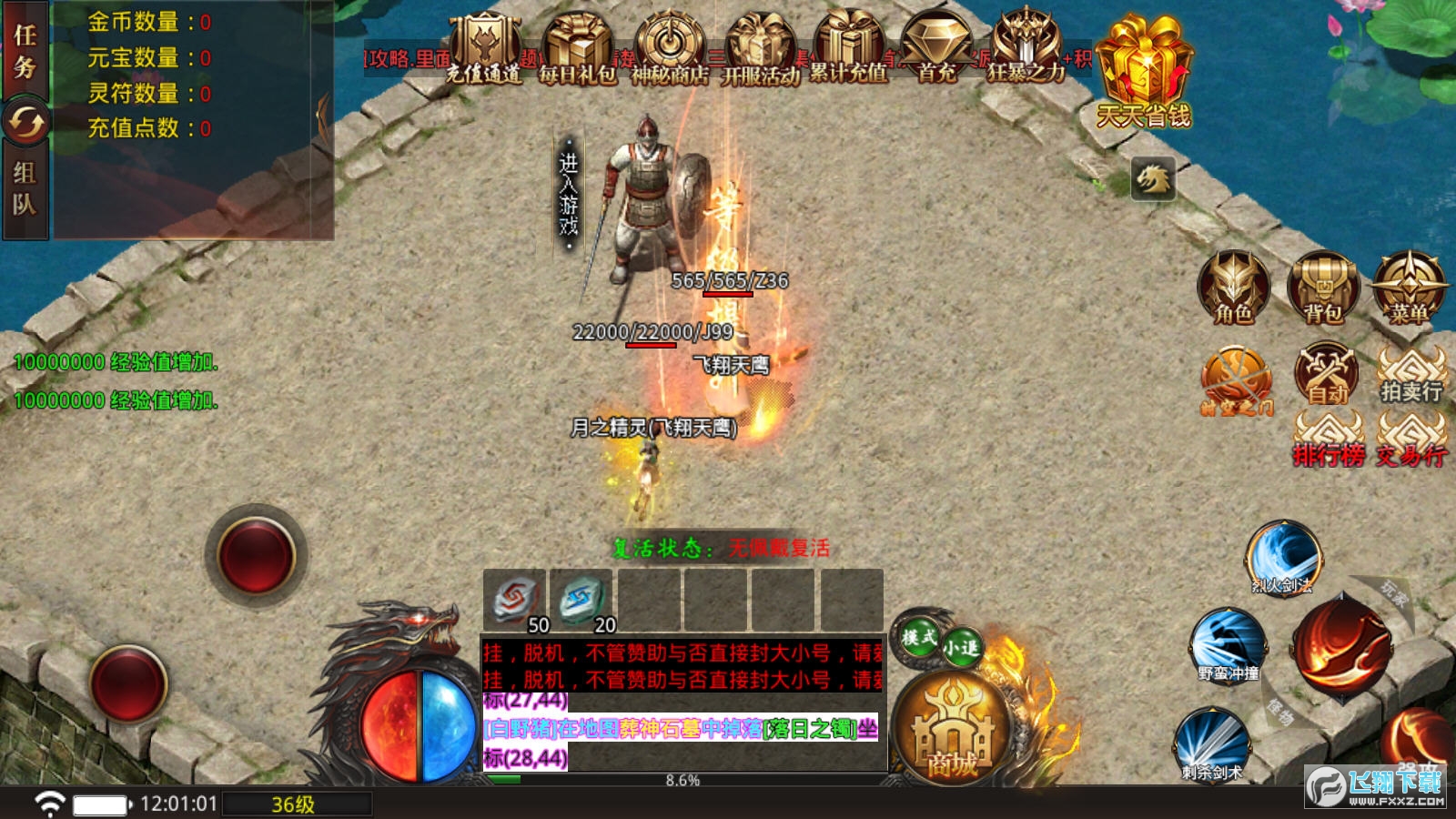1456x819 pixels.
Task: Toggle 自动 auto-combat mode
Action: [1327, 374]
